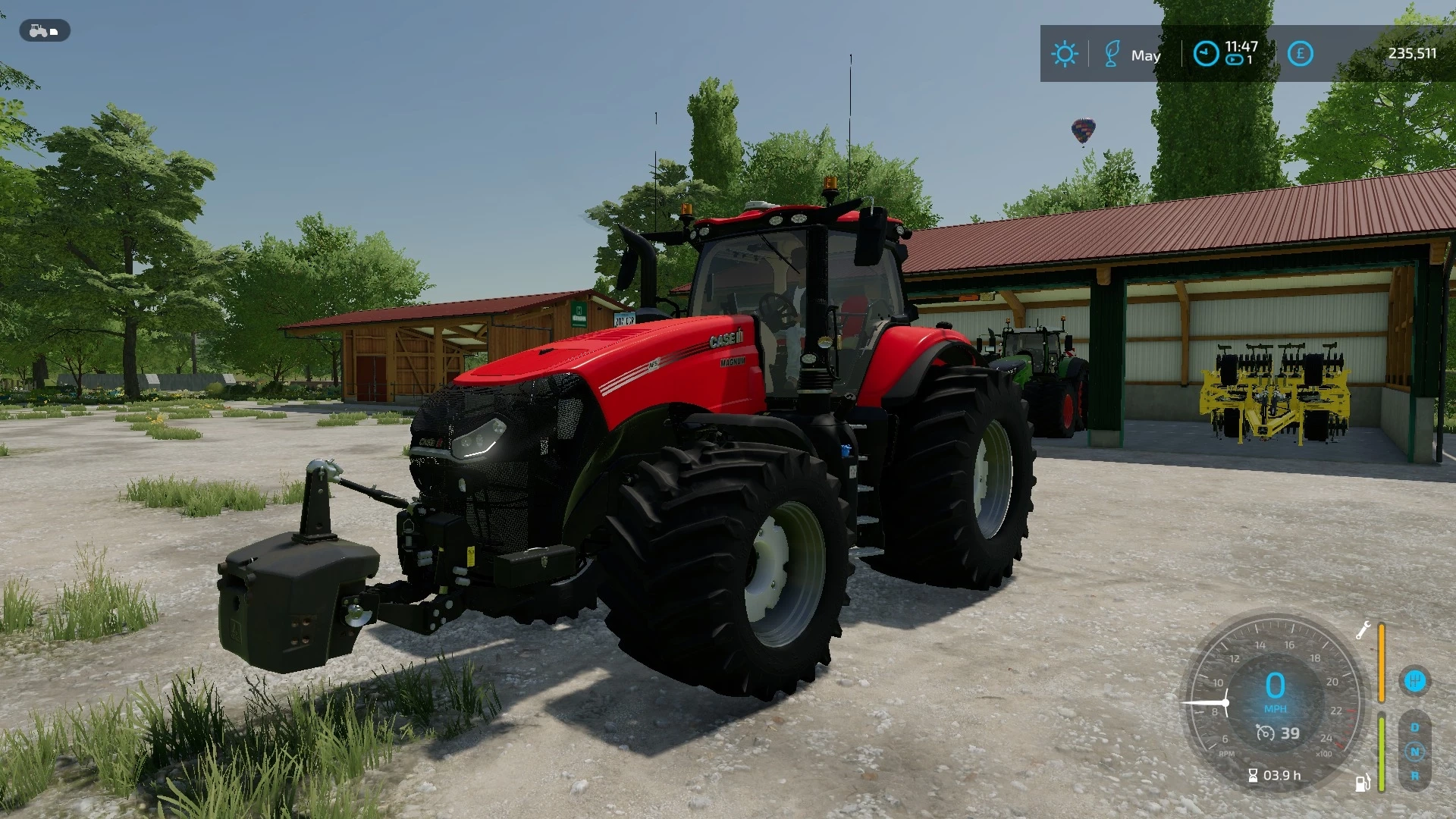This screenshot has height=819, width=1456.
Task: Click the leaf crop growth icon beside May
Action: coord(1112,53)
